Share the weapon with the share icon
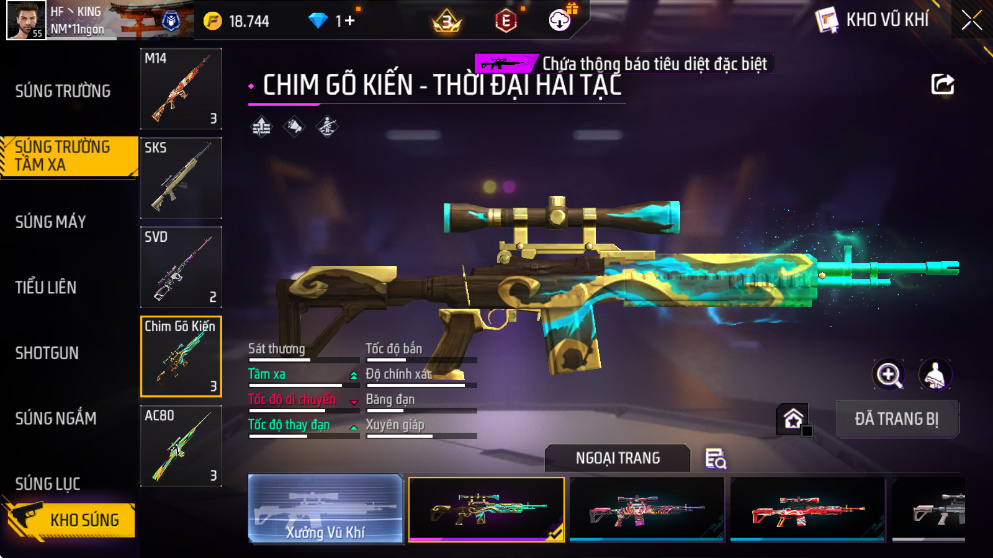 pyautogui.click(x=943, y=85)
